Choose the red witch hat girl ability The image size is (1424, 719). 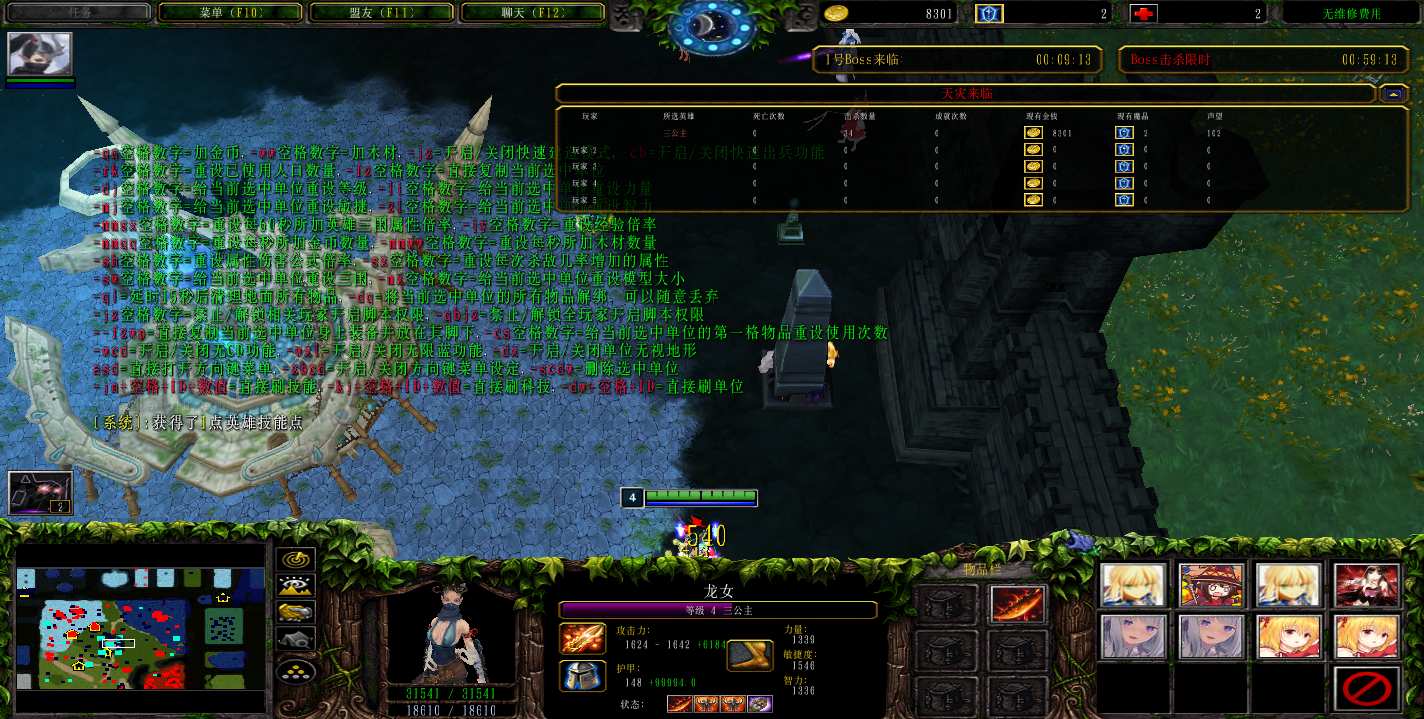1211,585
